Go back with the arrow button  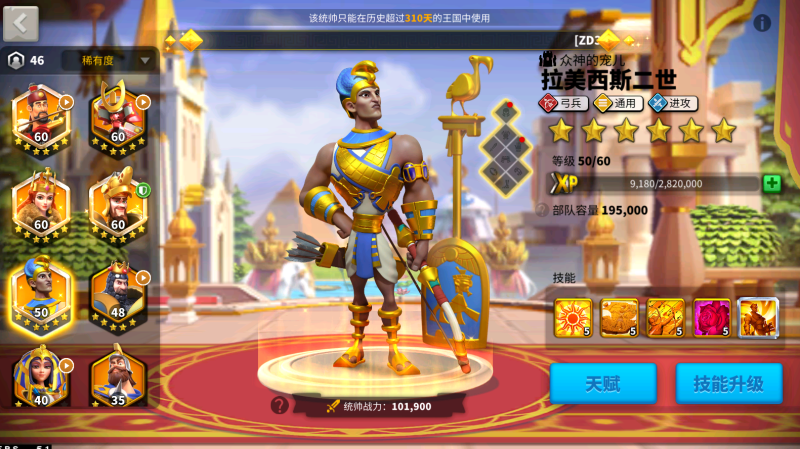tap(21, 24)
